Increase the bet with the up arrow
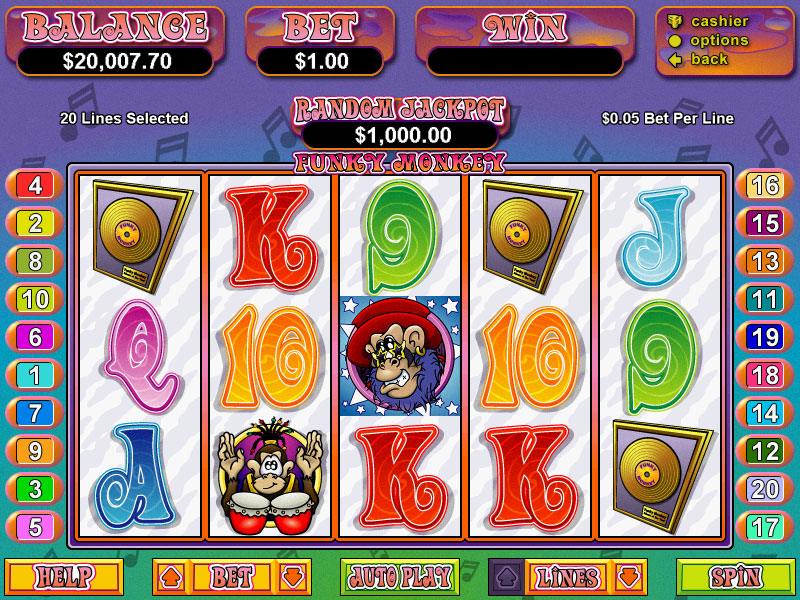The height and width of the screenshot is (600, 800). pos(169,577)
